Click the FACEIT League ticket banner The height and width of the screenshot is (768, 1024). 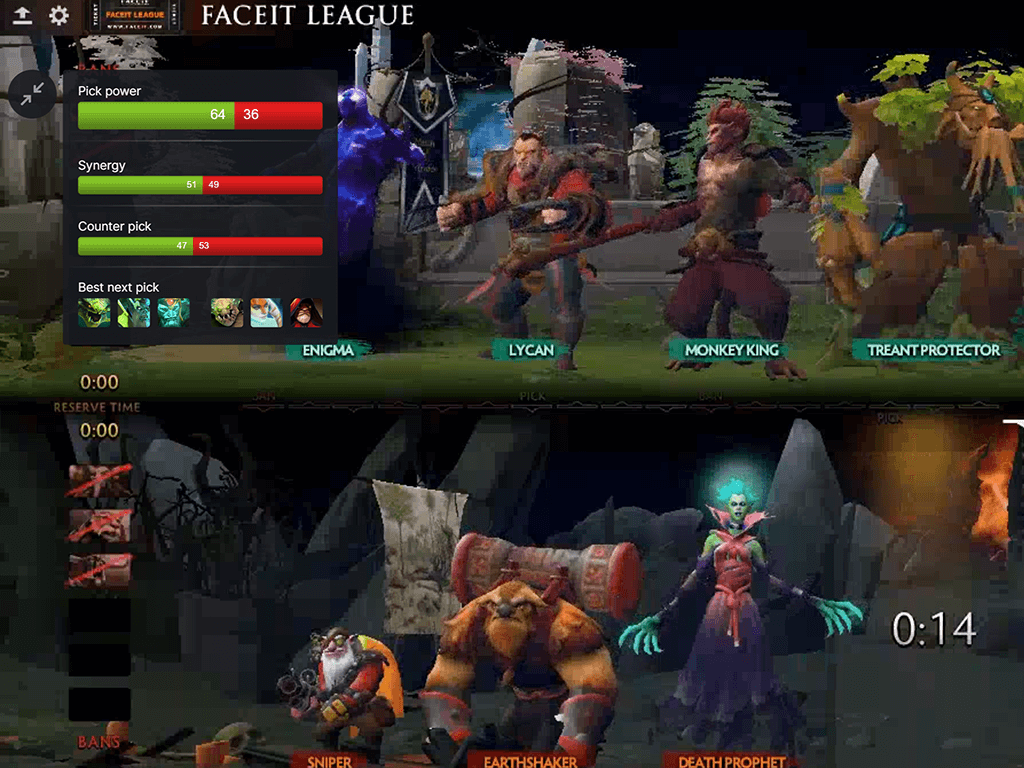coord(144,16)
